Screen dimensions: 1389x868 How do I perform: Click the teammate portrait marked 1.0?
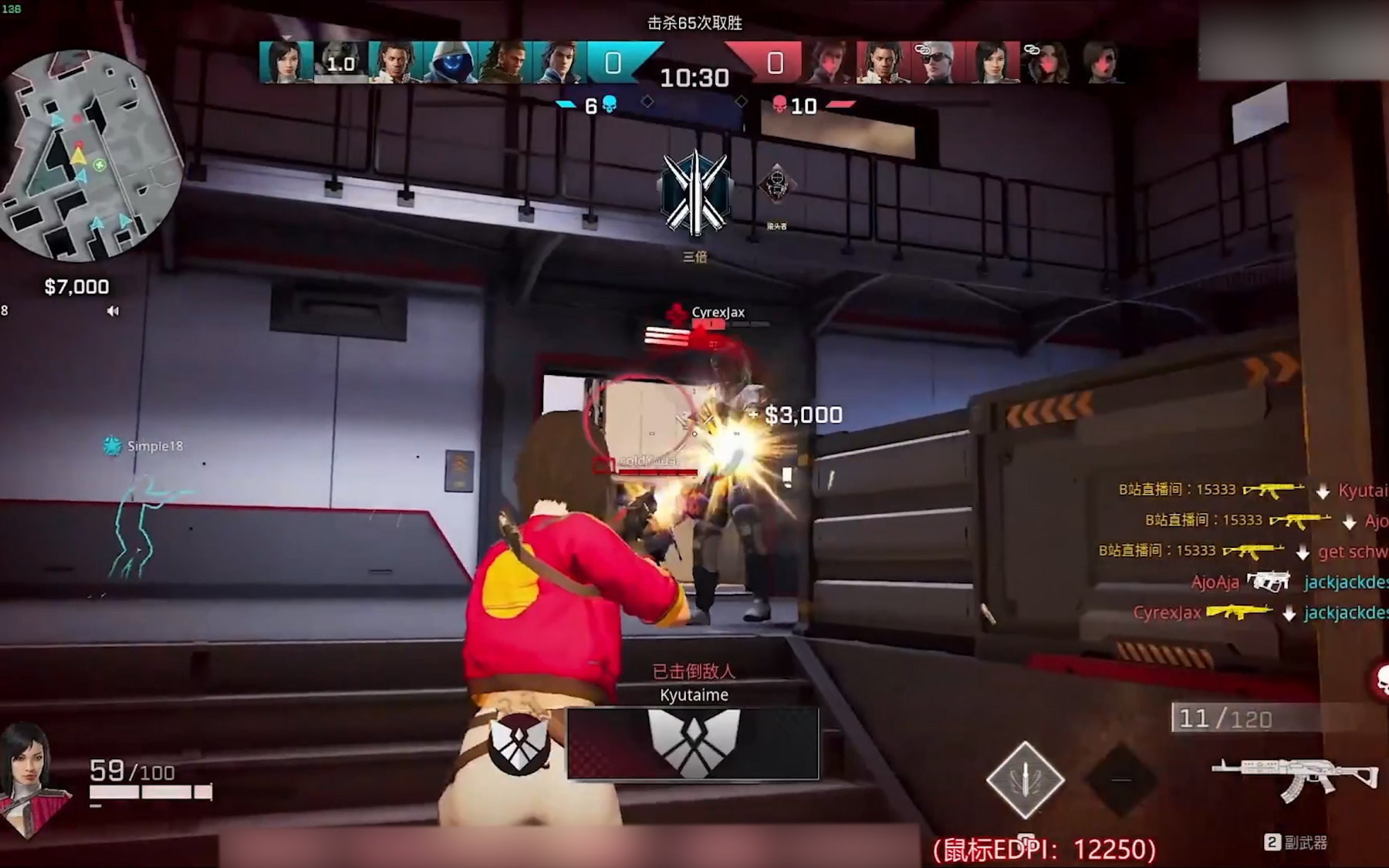point(340,62)
